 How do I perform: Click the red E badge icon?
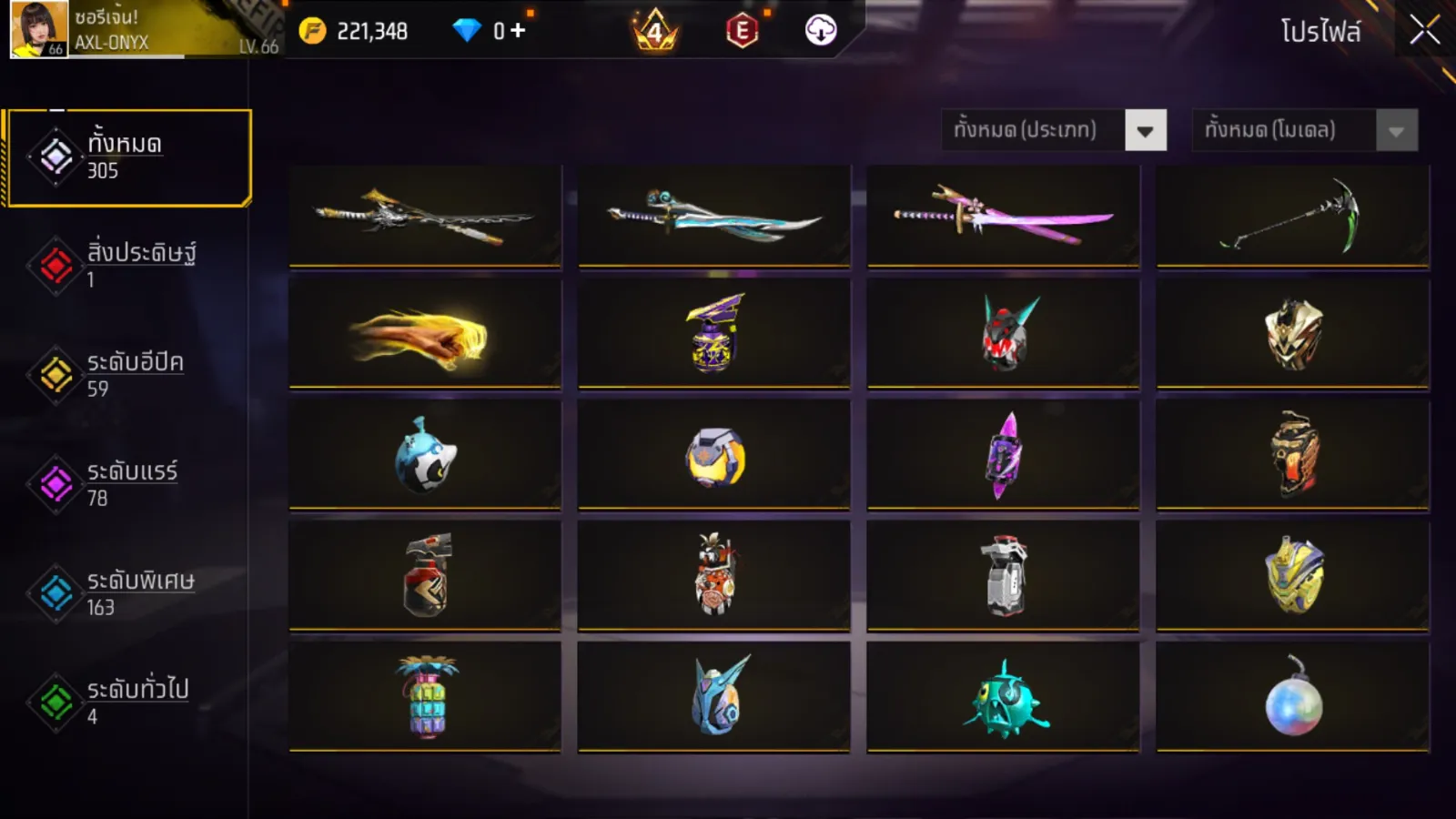[742, 31]
